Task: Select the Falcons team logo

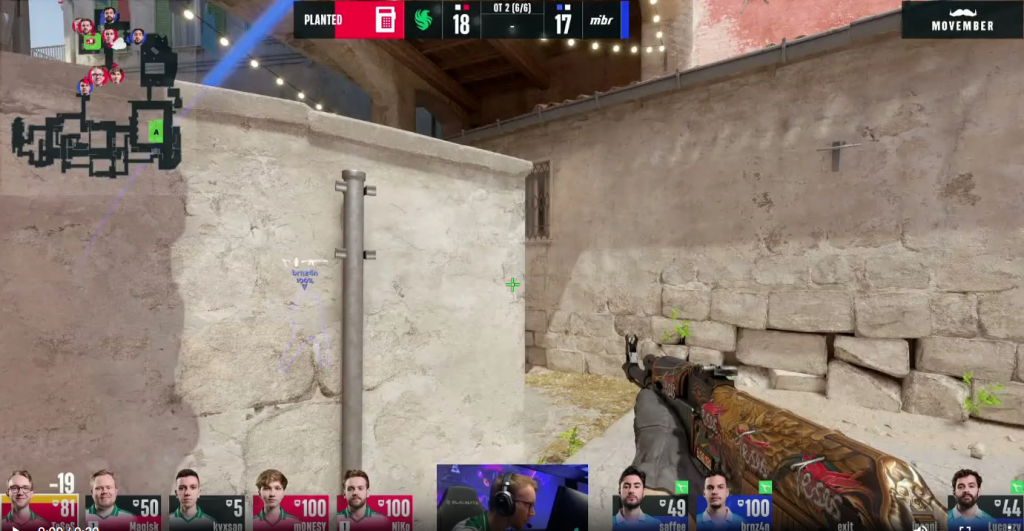Action: point(423,20)
